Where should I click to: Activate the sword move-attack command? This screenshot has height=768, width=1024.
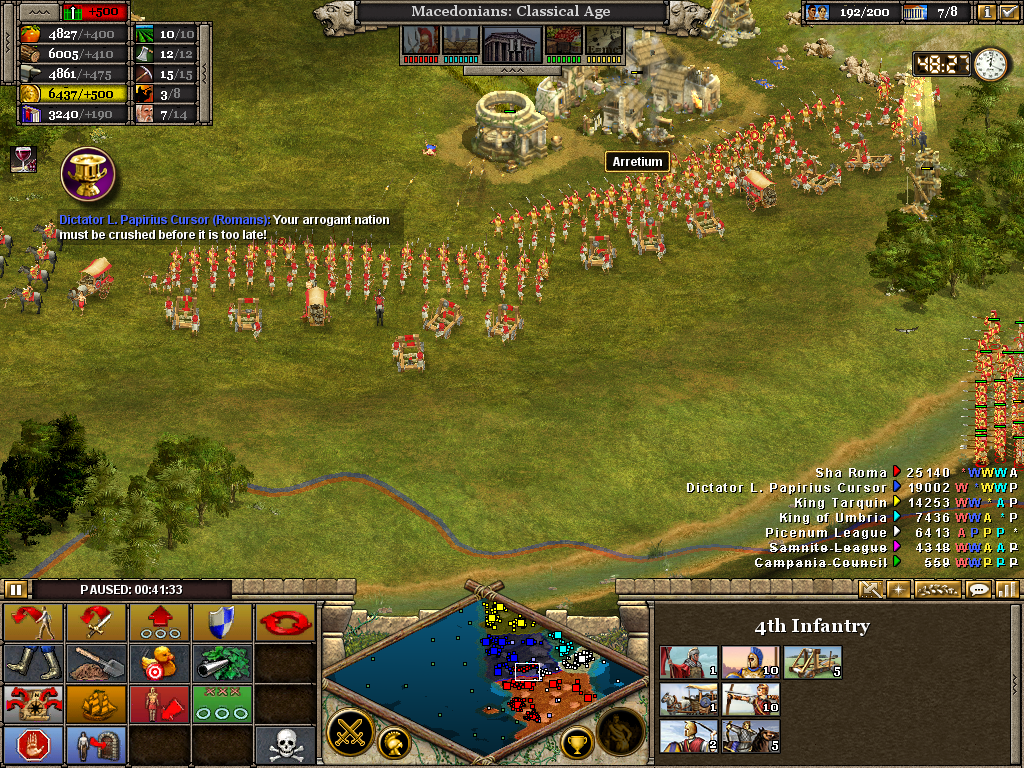[x=97, y=623]
